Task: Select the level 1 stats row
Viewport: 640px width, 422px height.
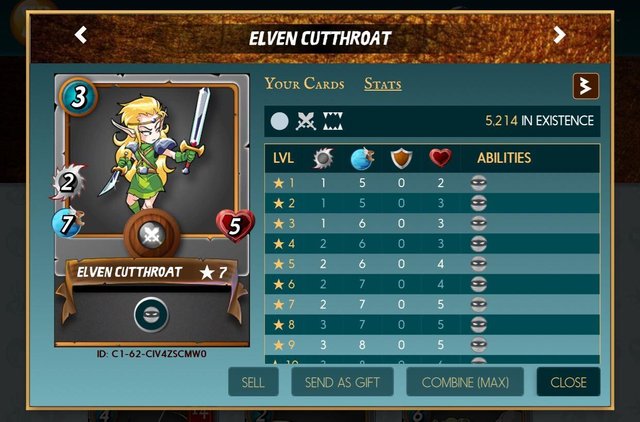Action: (431, 183)
